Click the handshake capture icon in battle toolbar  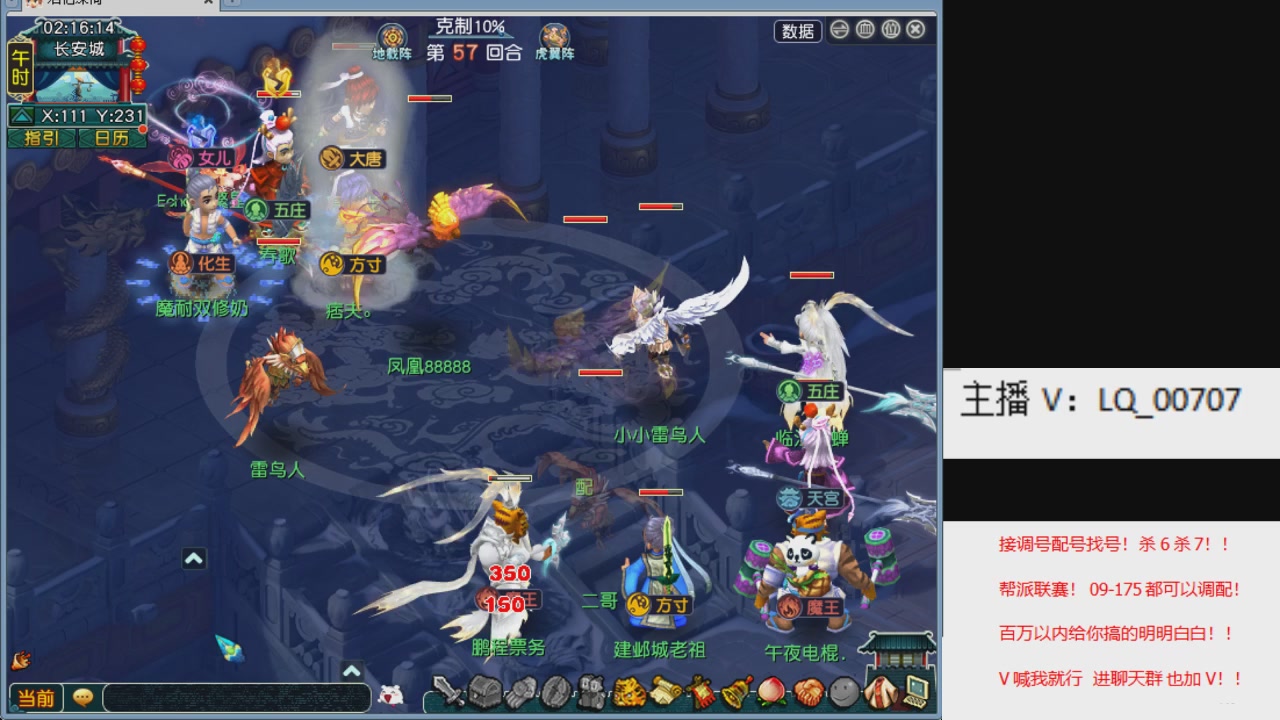click(805, 693)
